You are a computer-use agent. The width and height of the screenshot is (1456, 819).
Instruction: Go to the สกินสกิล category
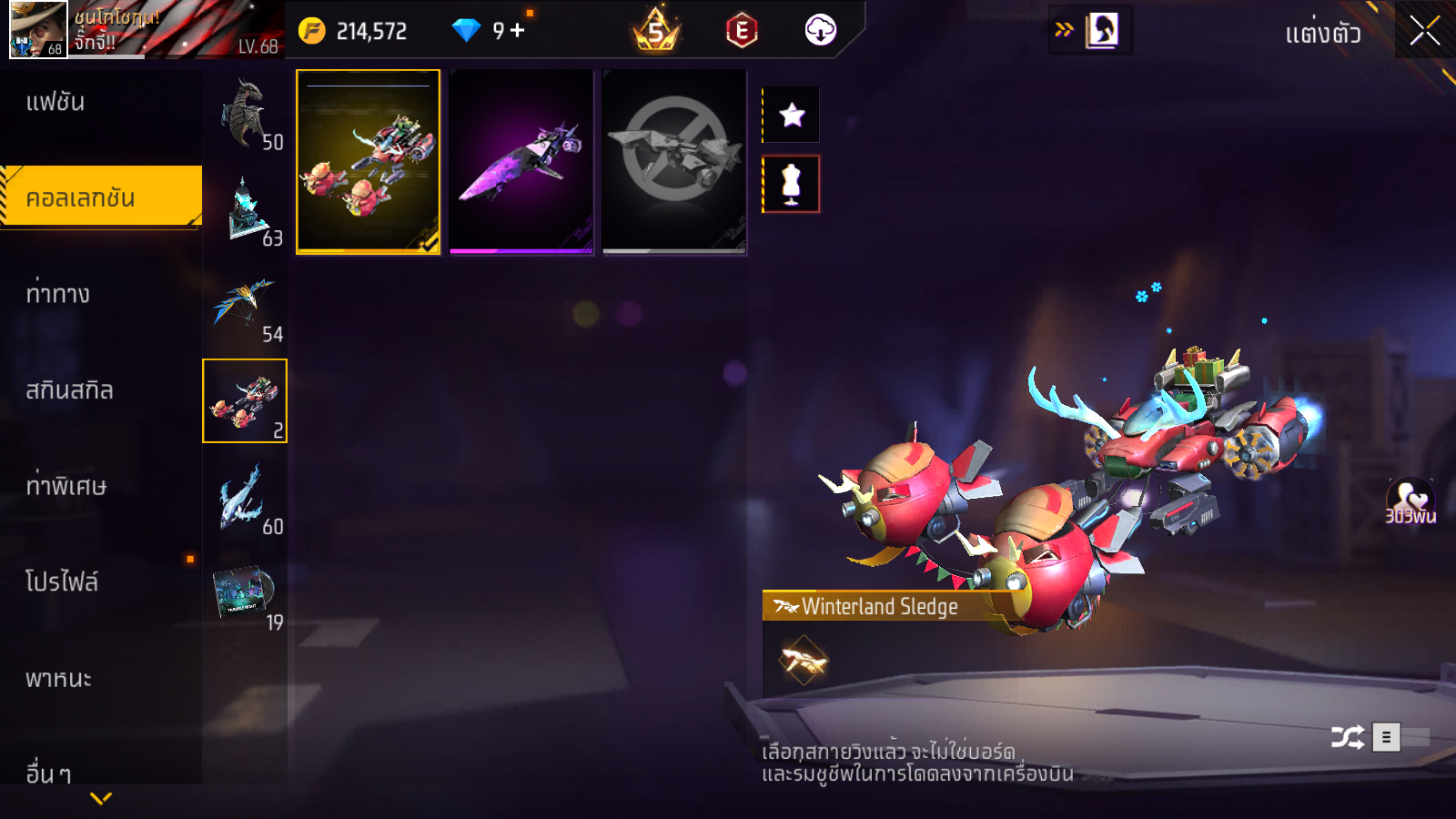pos(69,390)
